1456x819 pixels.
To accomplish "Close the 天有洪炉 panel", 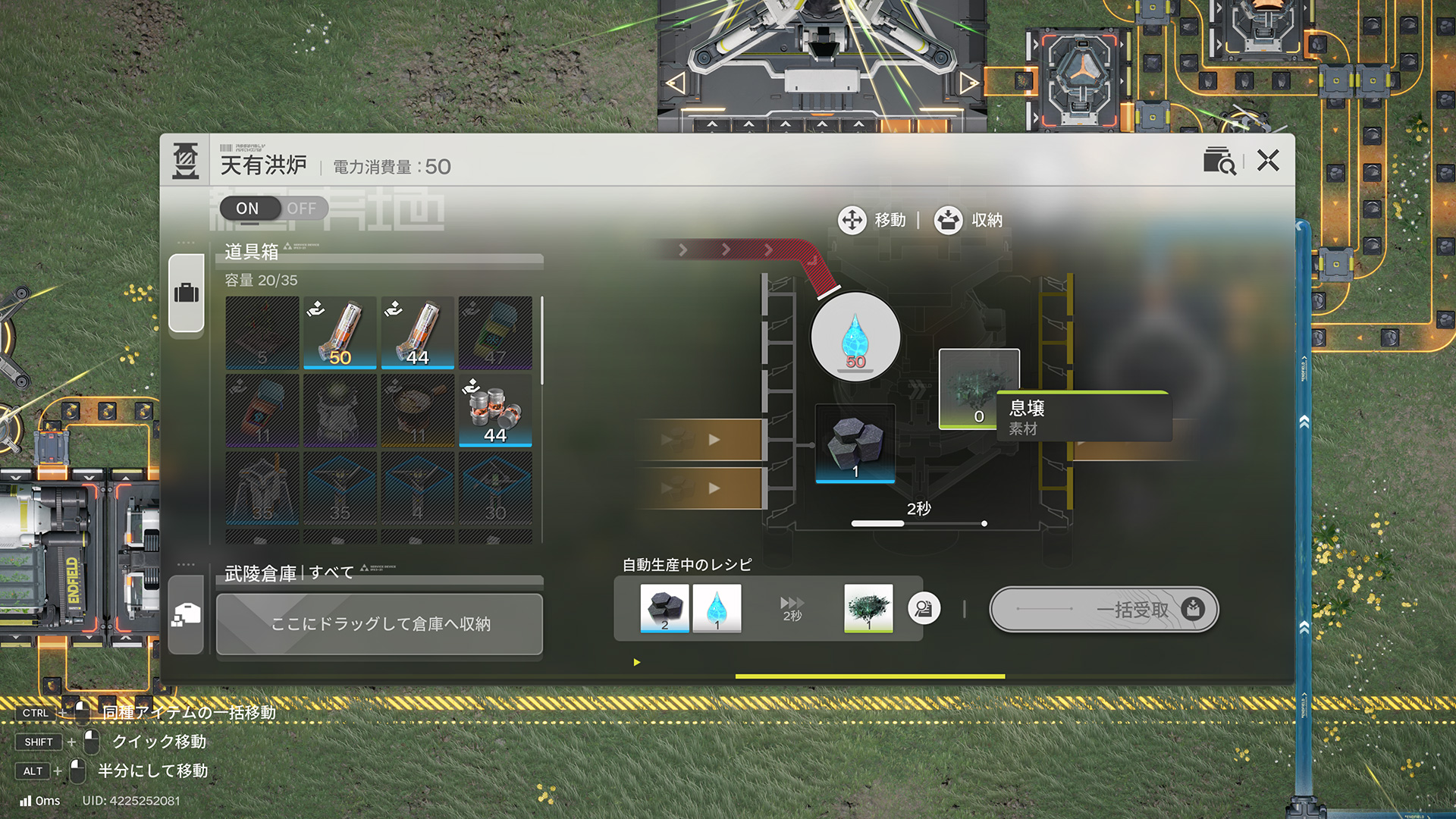I will [1268, 161].
